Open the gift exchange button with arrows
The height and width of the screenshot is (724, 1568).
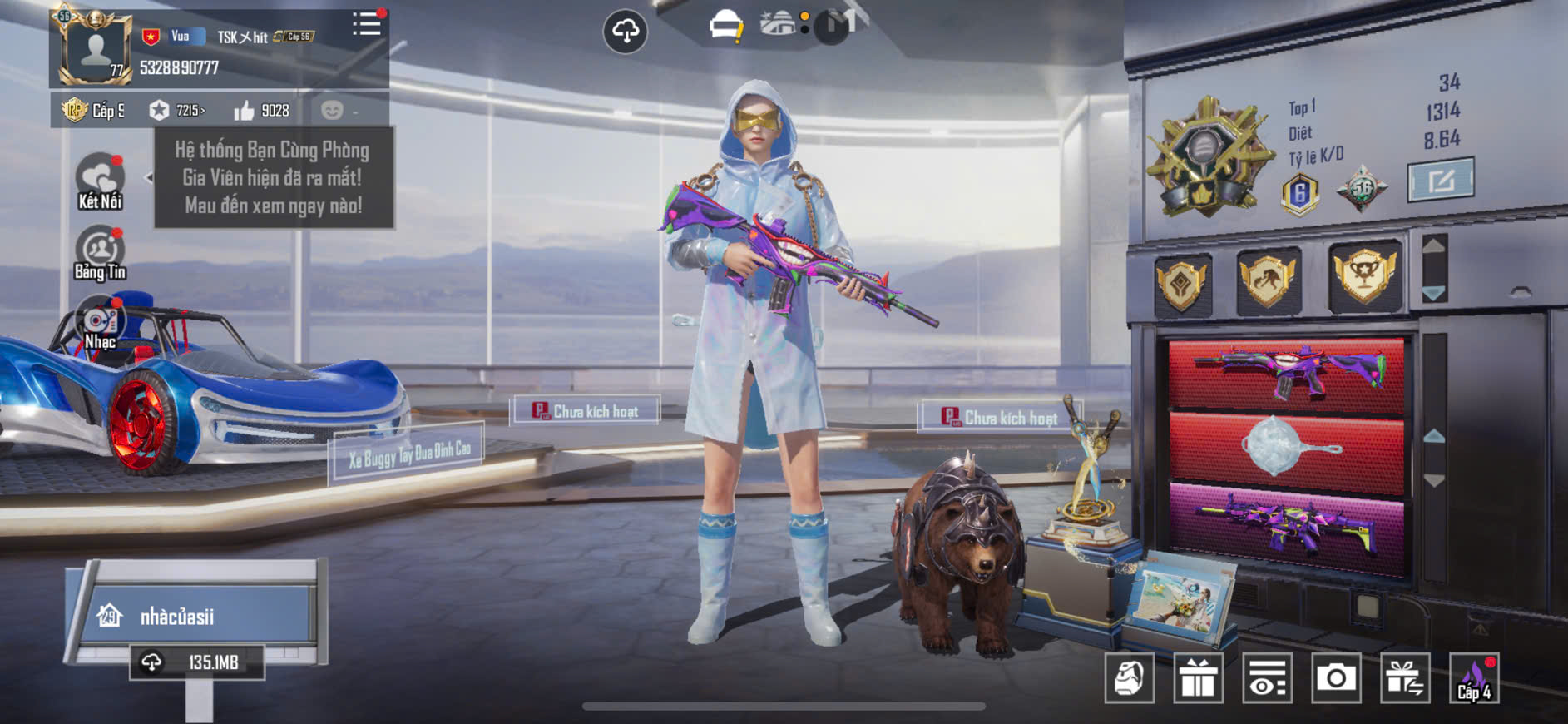[x=1405, y=678]
